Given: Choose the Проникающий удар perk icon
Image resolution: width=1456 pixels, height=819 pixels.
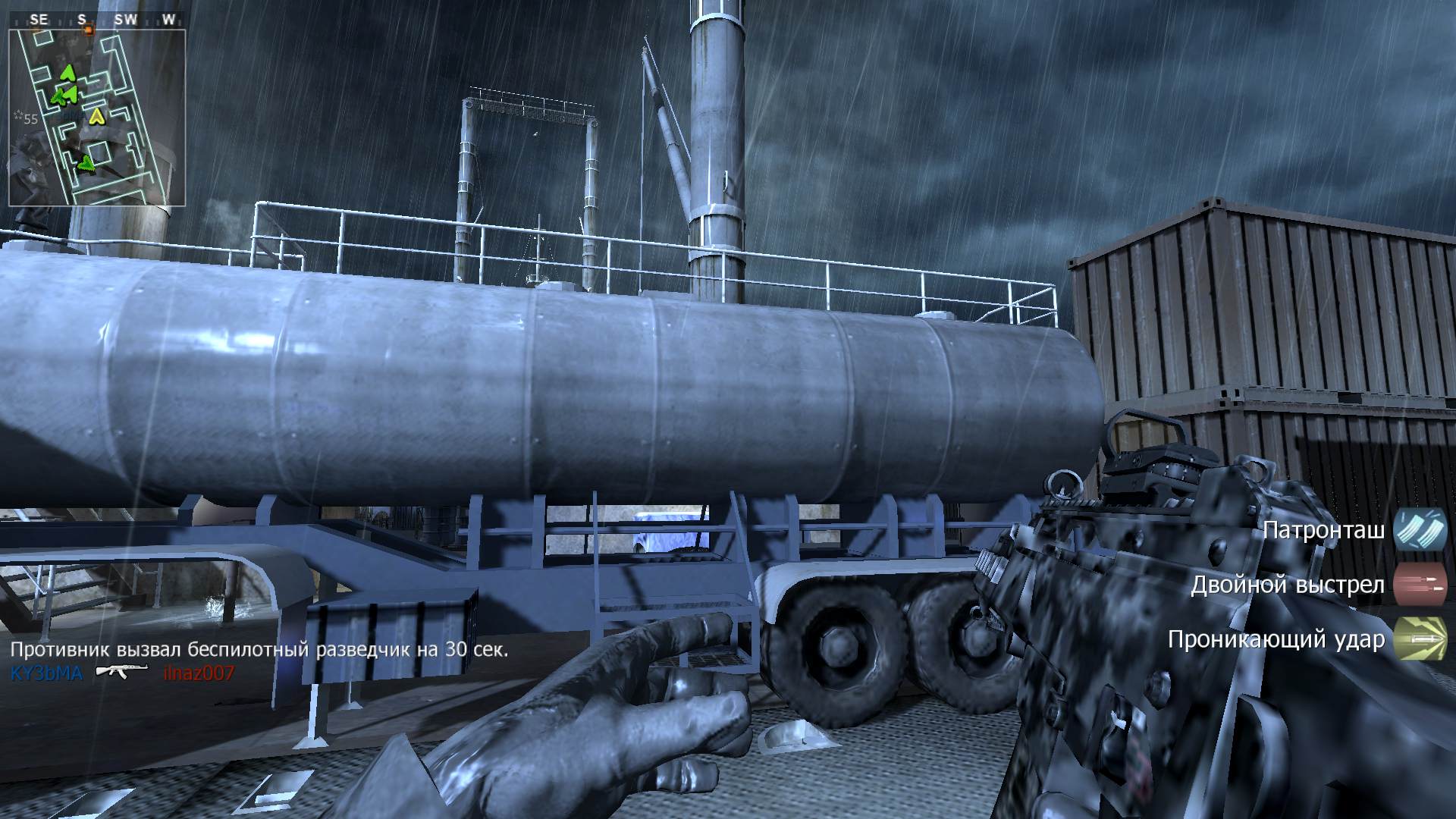Looking at the screenshot, I should pos(1420,639).
